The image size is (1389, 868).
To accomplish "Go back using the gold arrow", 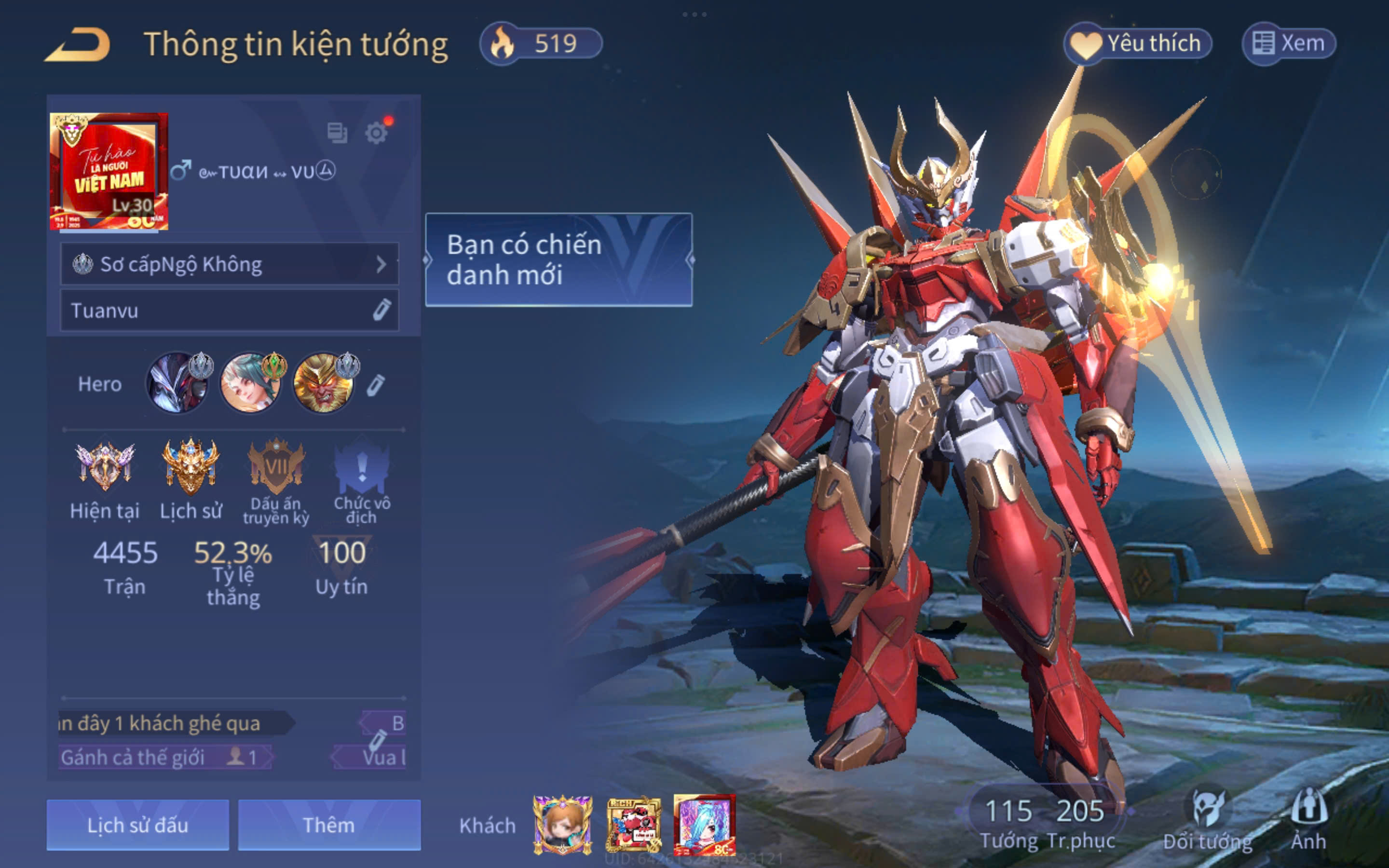I will click(78, 45).
